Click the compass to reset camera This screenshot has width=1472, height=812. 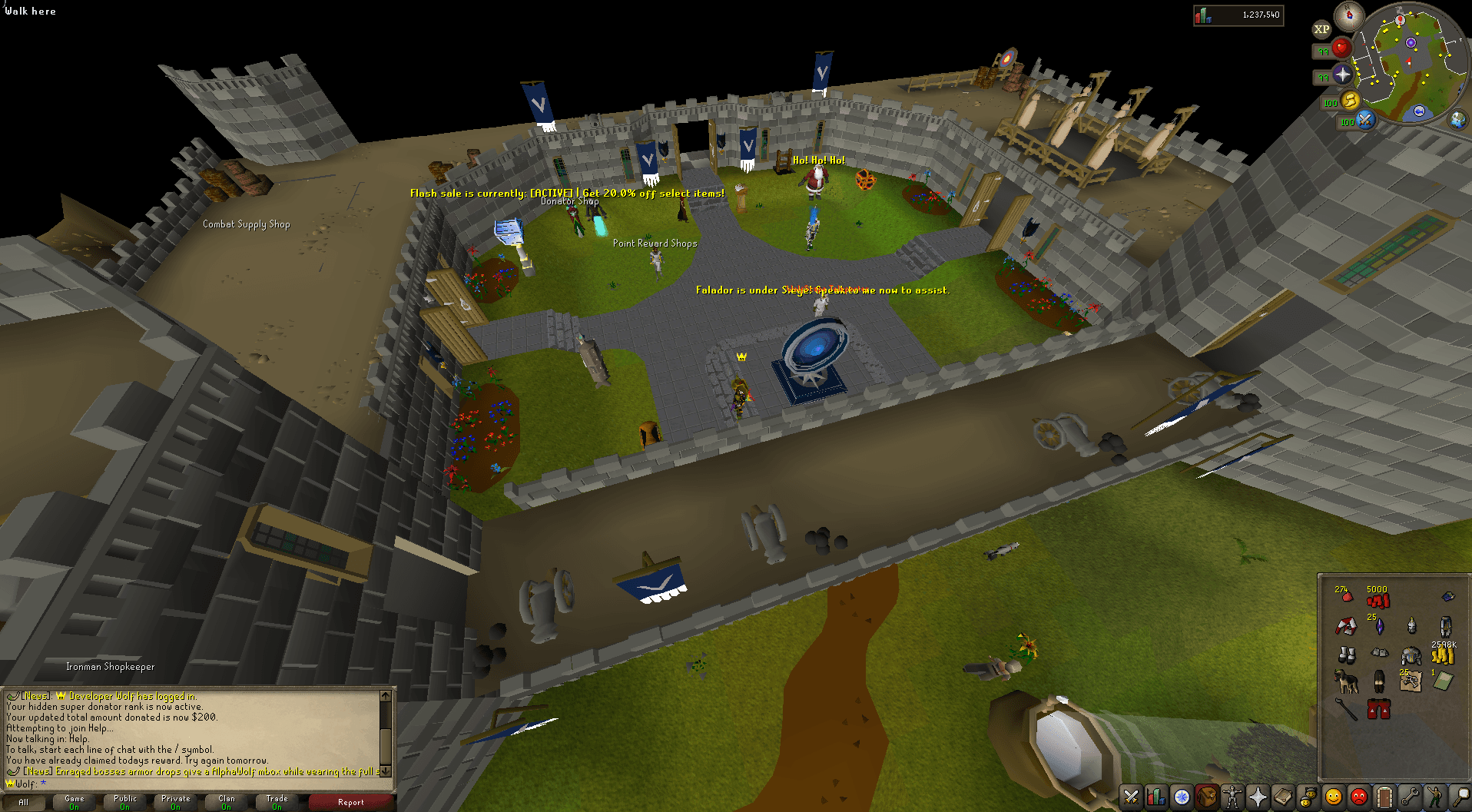1348,16
